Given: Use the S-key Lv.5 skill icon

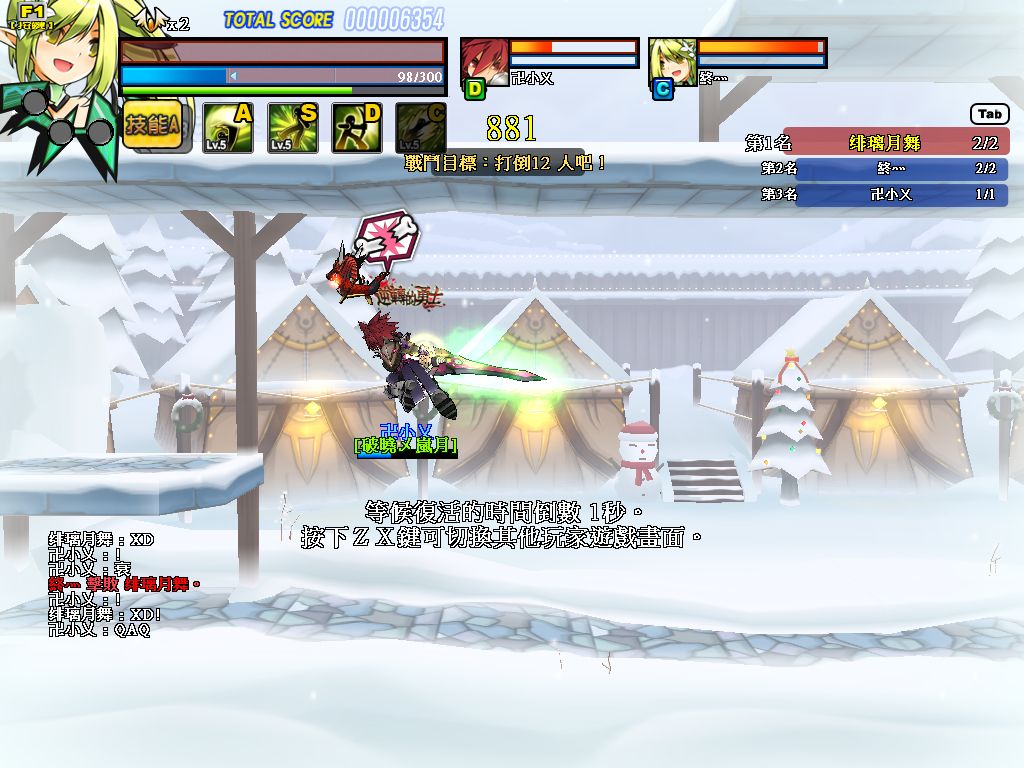Looking at the screenshot, I should click(x=293, y=128).
